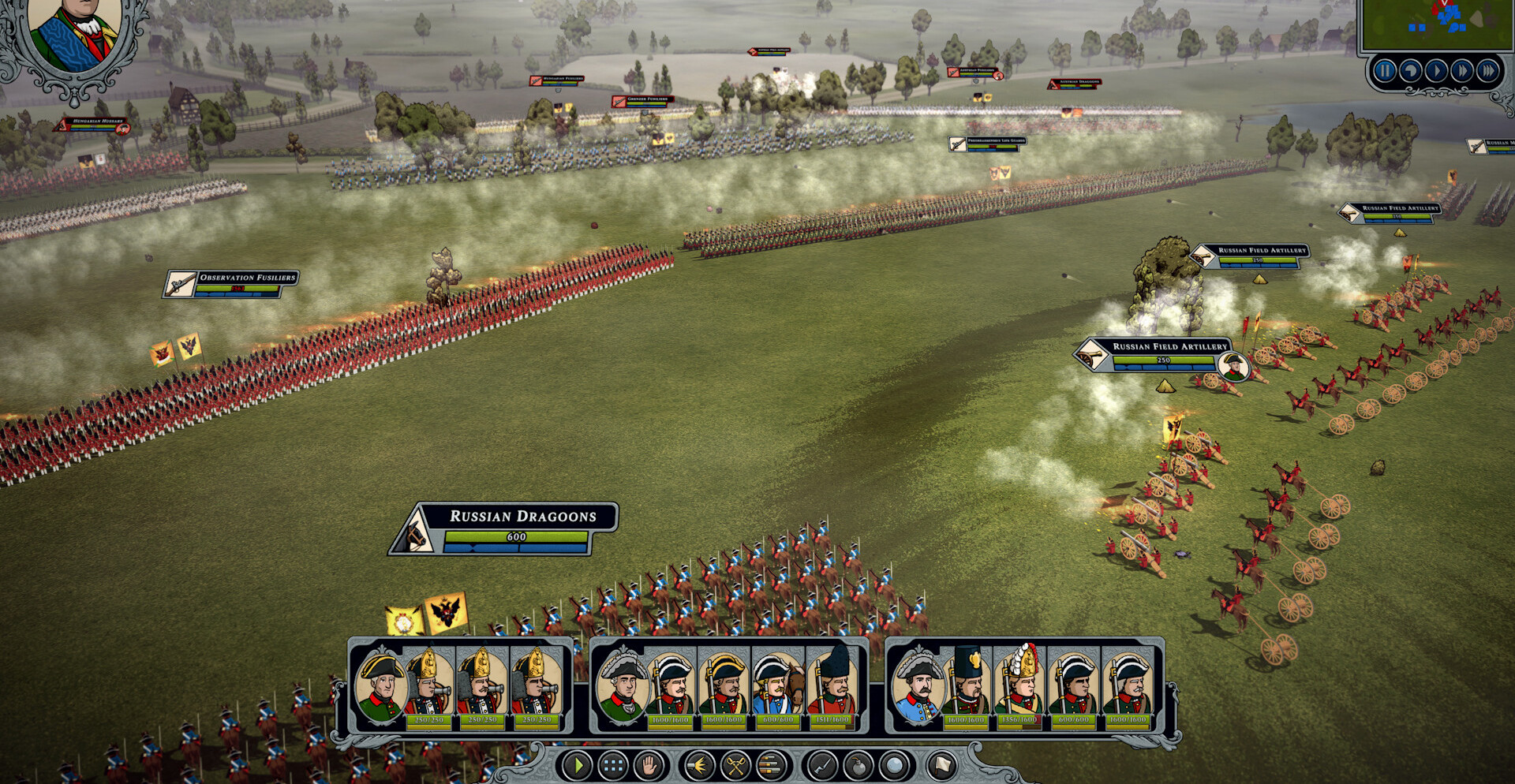The image size is (1515, 784).
Task: Select the 1356/1600 plumed grenadier card
Action: click(x=1019, y=686)
